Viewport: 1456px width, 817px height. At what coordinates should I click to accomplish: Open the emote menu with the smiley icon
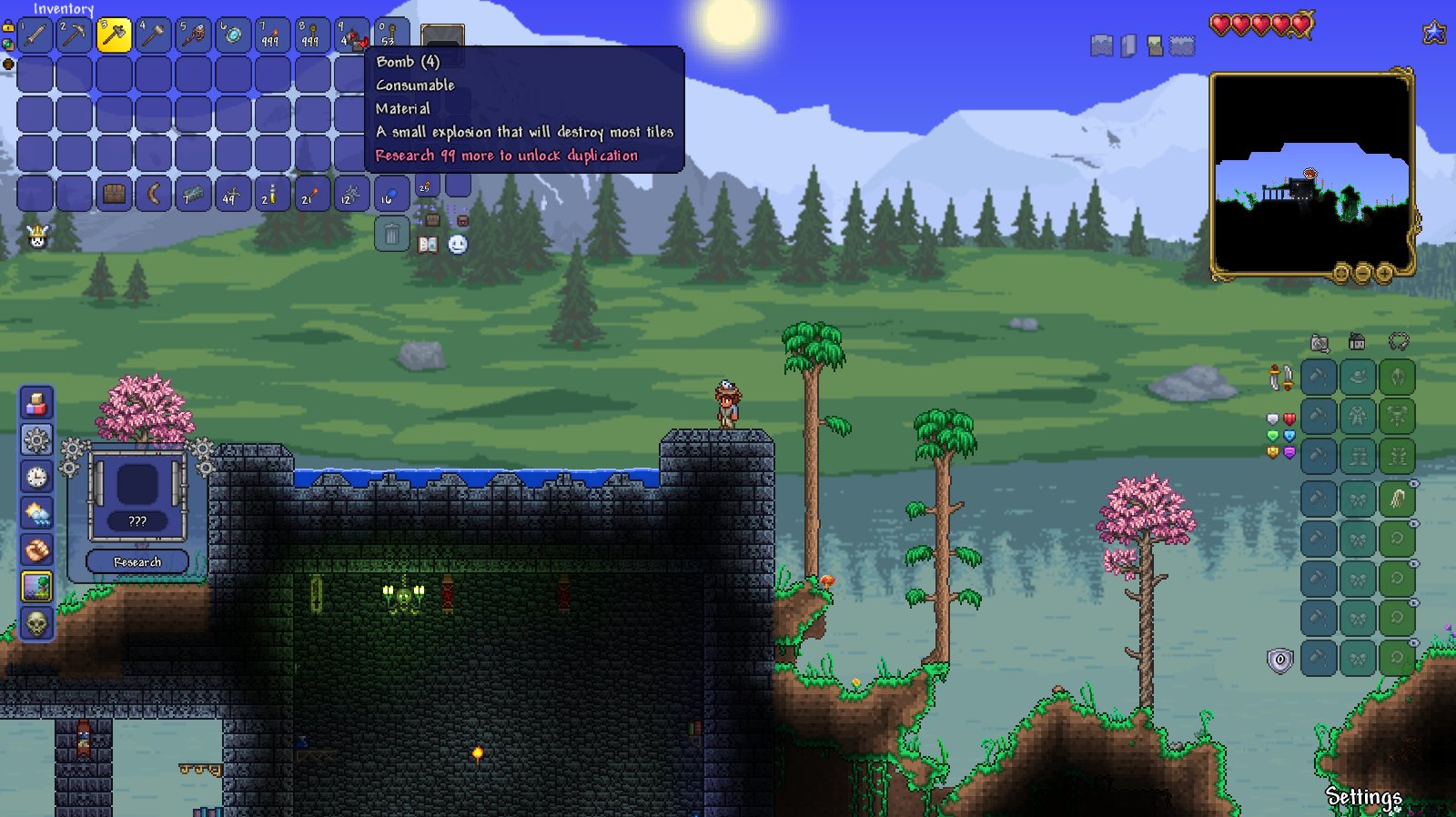coord(458,245)
